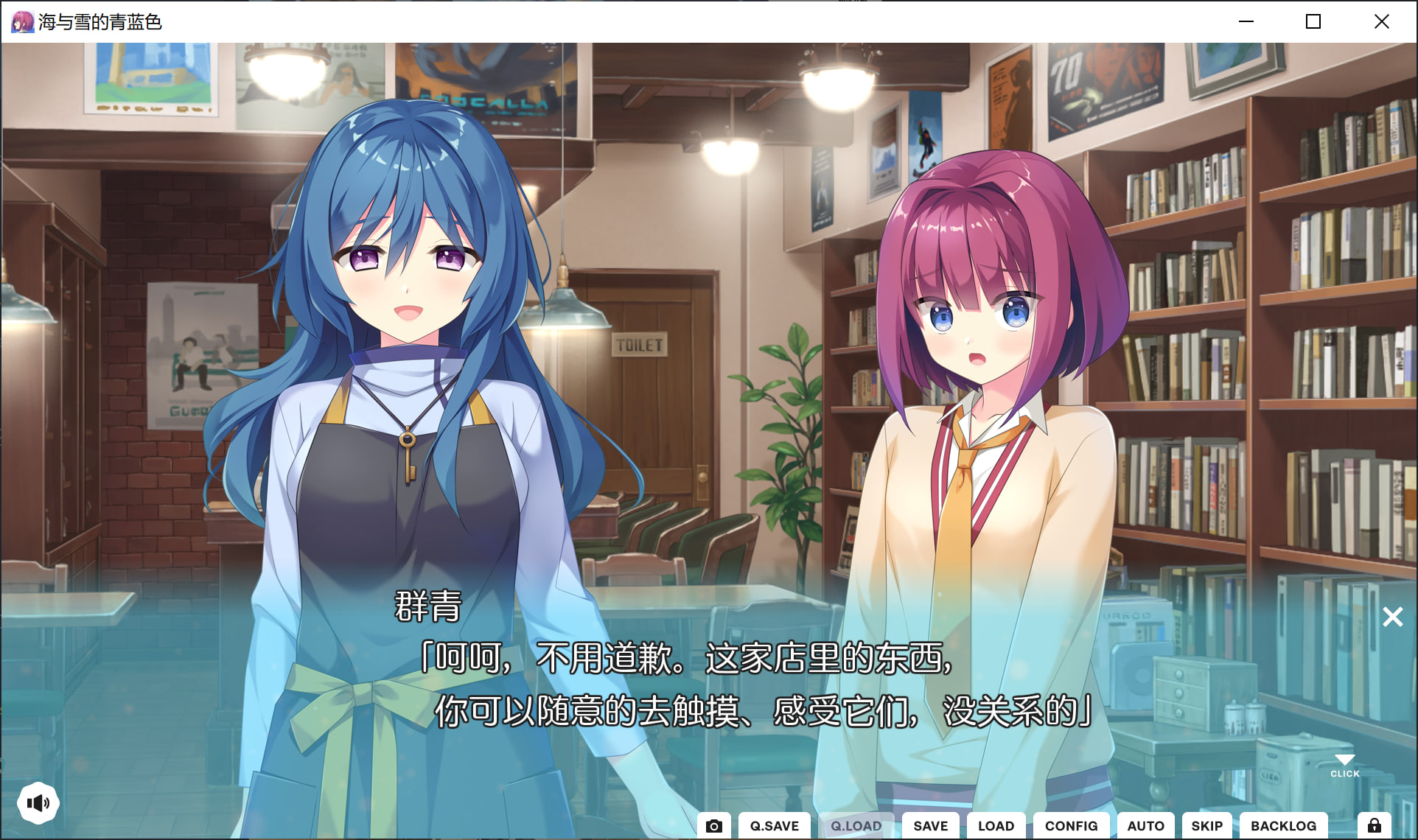
Task: Toggle the padlock menu lock
Action: point(1375,825)
